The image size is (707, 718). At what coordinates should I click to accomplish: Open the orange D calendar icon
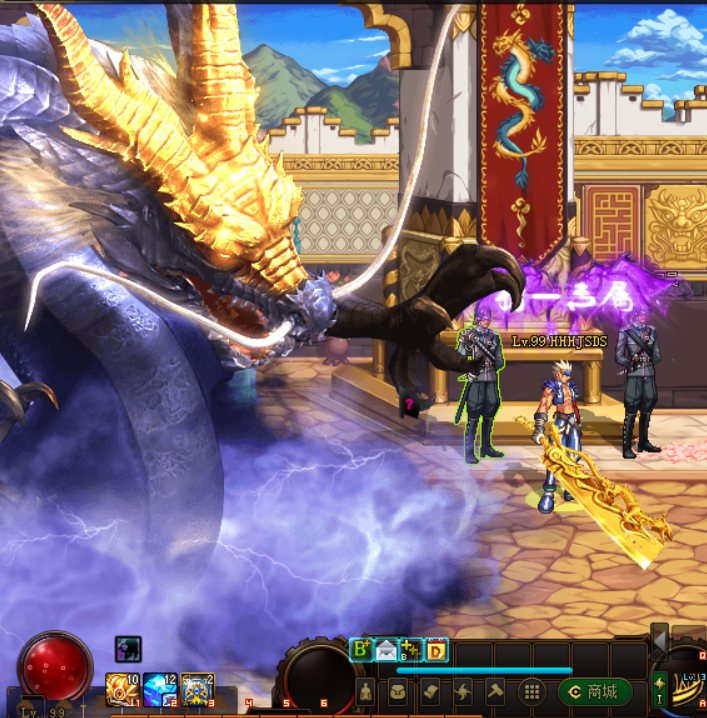(x=436, y=650)
